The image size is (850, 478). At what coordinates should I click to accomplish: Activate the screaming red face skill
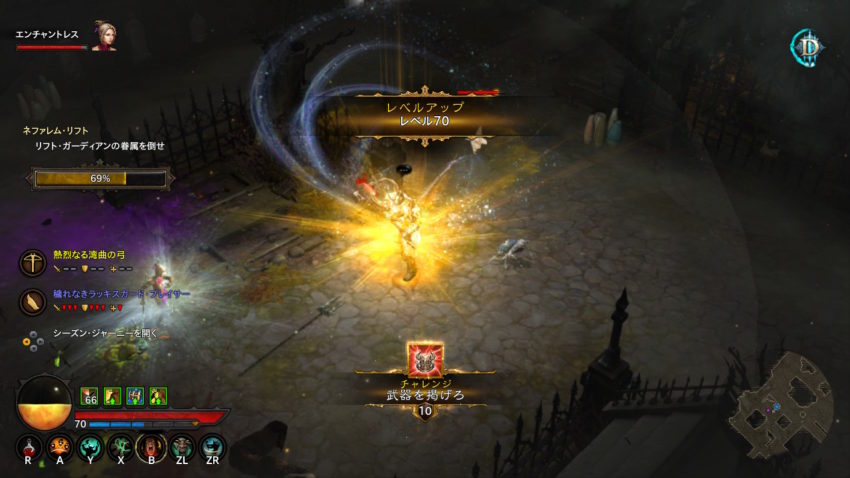(x=152, y=447)
